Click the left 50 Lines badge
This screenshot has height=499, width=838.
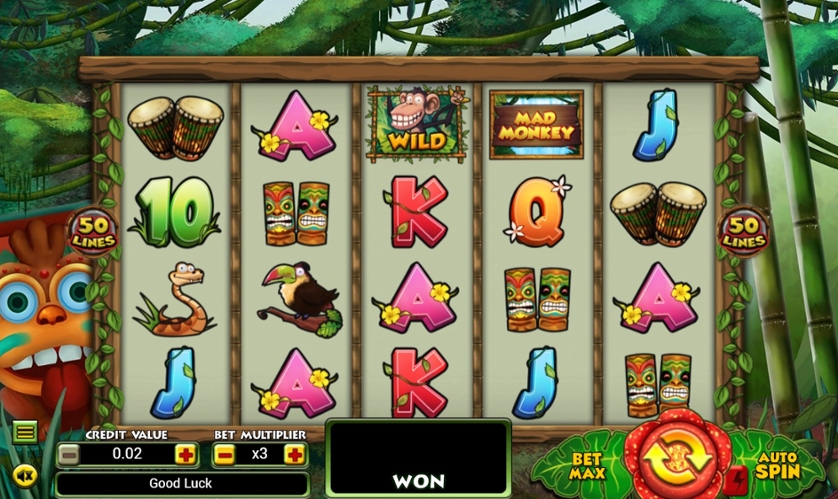point(93,230)
